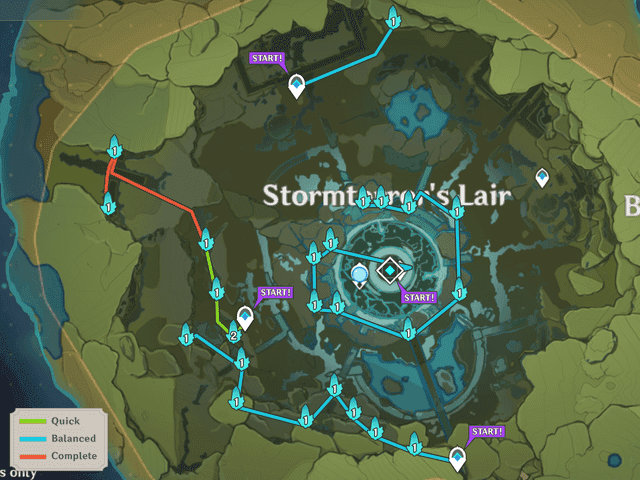Select the teleport waypoint beside the number 2 marker
The height and width of the screenshot is (480, 640).
(x=245, y=318)
